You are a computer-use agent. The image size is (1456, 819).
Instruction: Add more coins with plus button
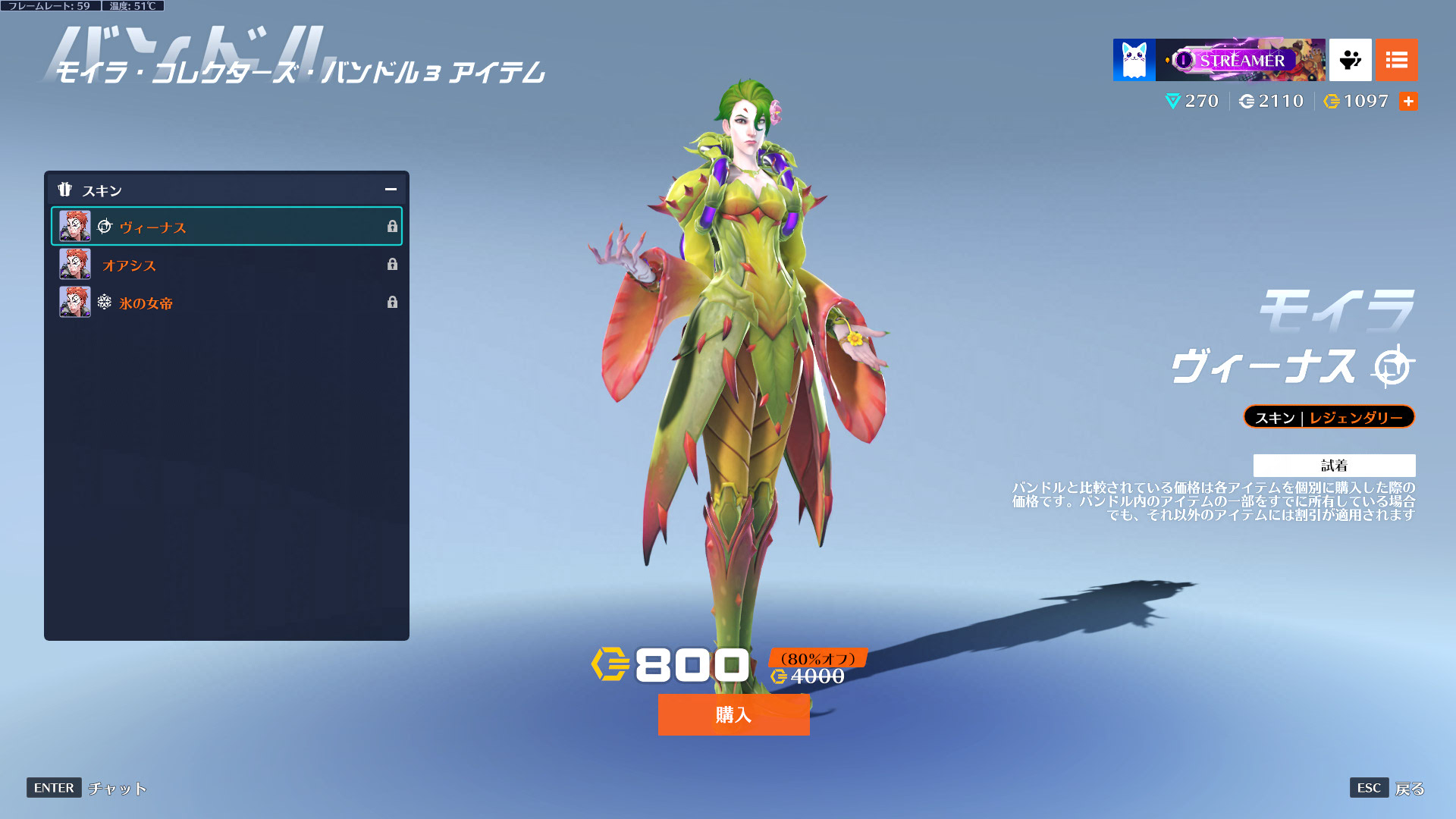1408,101
